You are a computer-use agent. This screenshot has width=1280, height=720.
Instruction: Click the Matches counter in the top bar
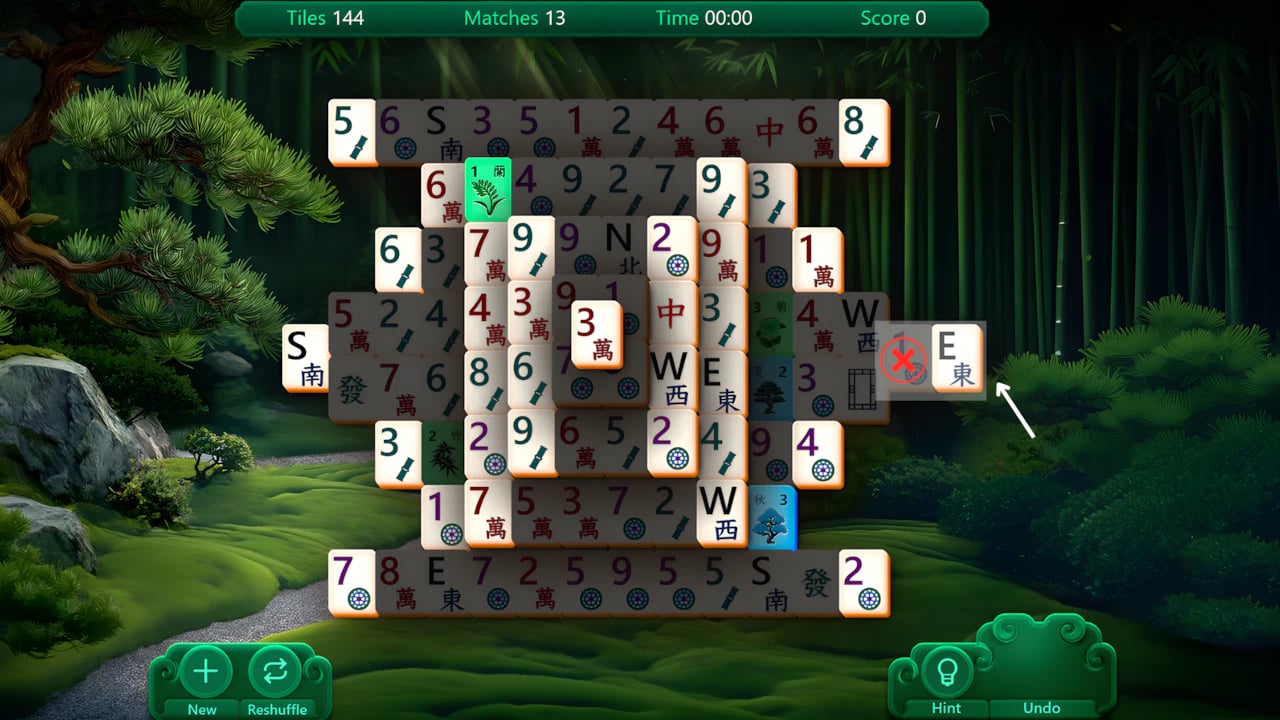tap(514, 17)
